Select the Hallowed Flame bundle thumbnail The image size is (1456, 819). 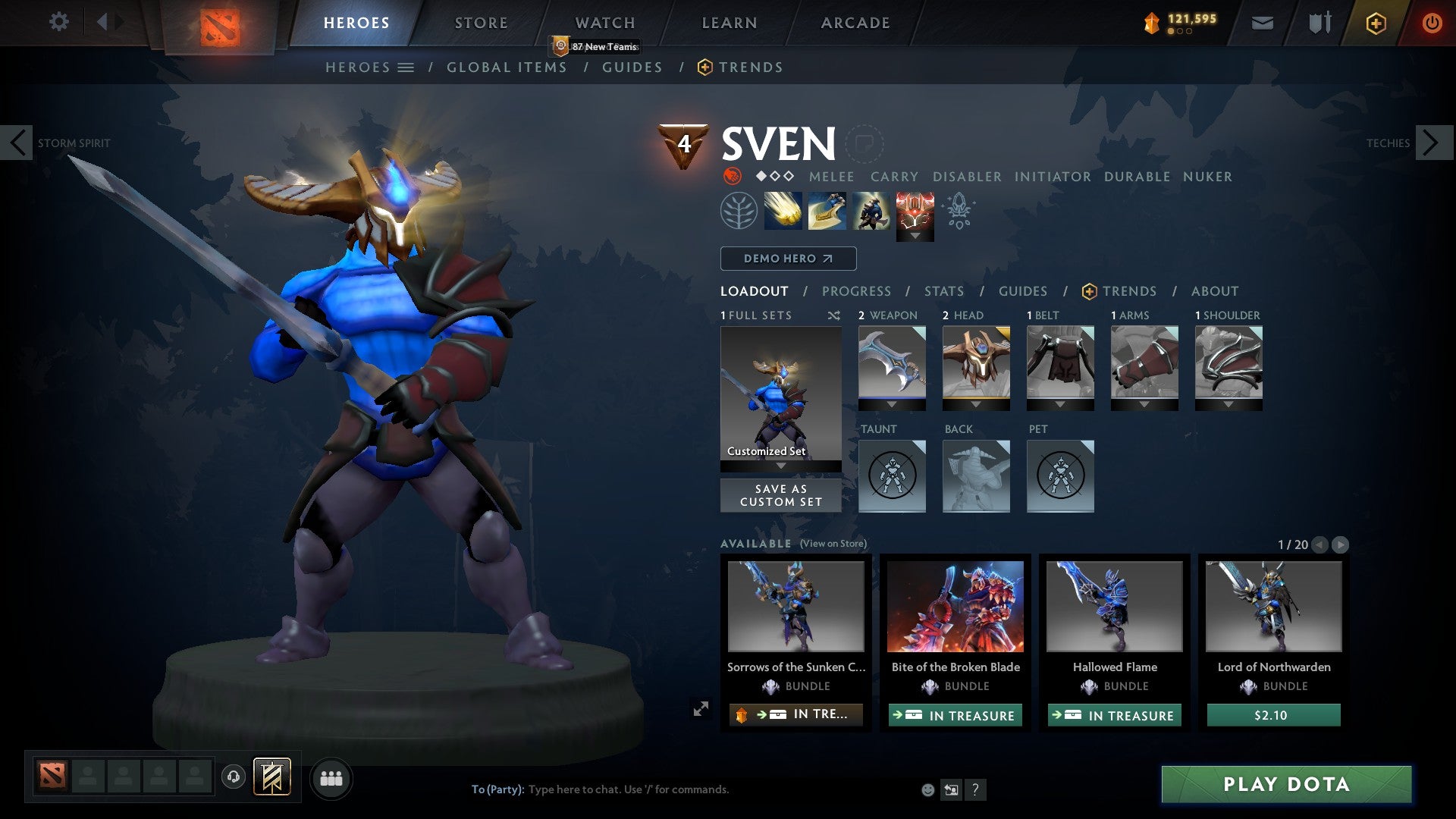point(1114,607)
